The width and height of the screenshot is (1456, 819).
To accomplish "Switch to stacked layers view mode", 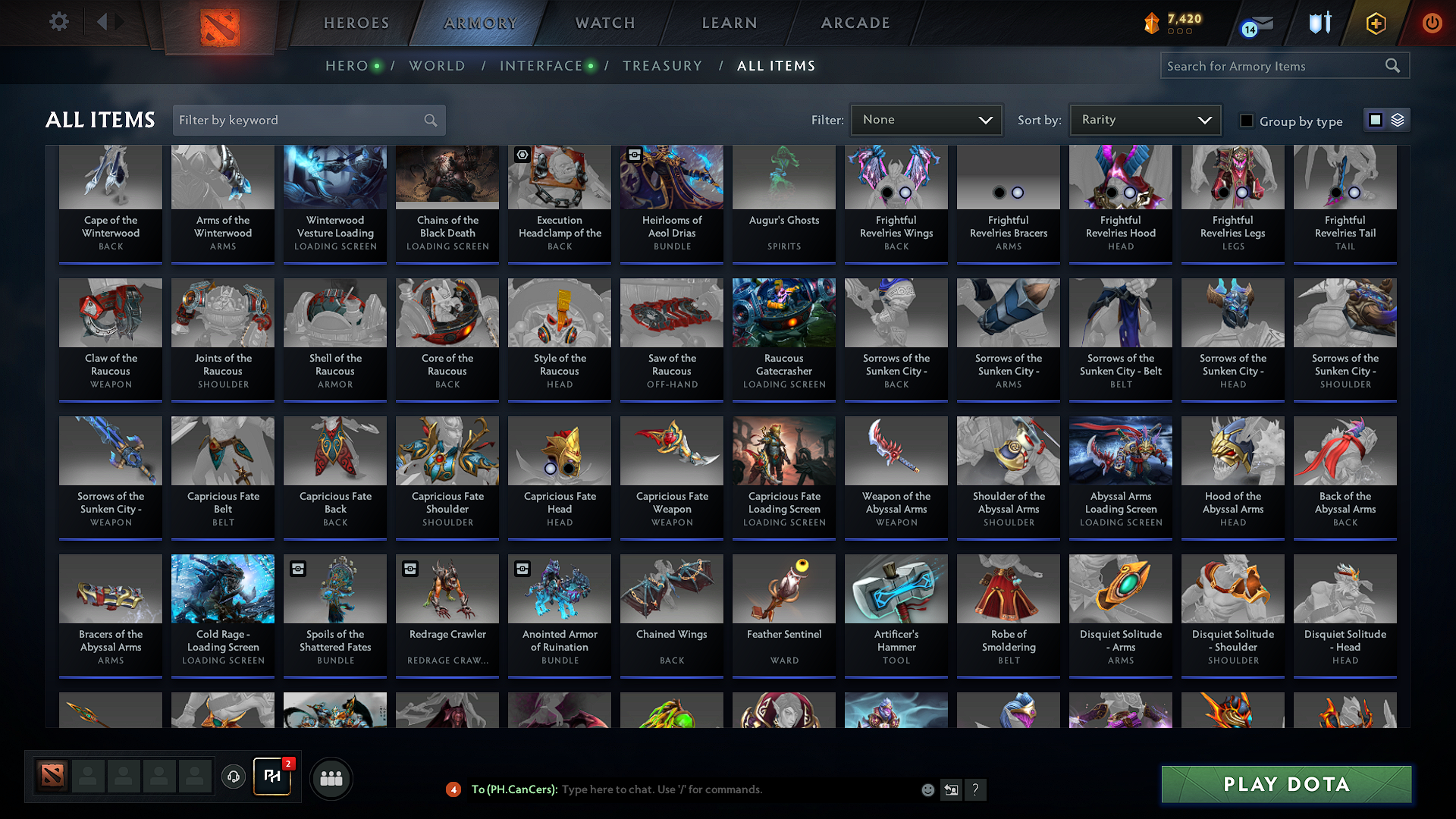I will point(1398,119).
